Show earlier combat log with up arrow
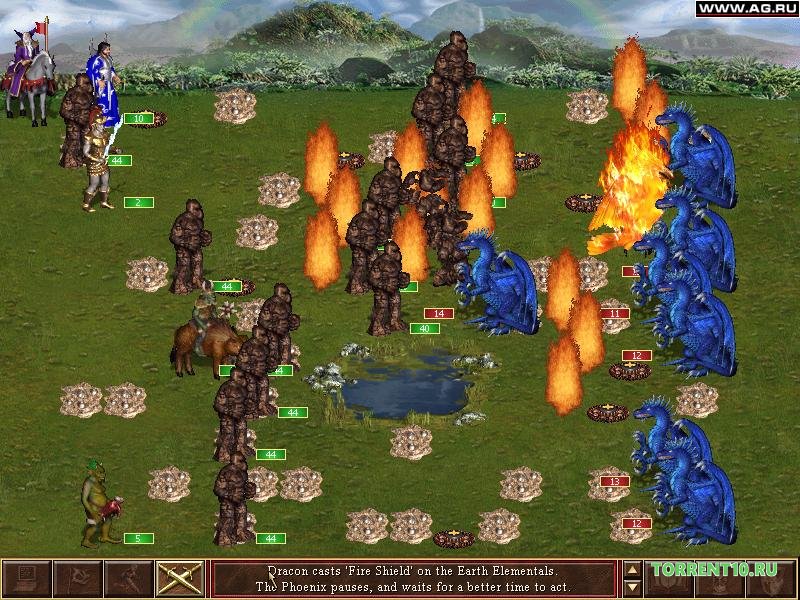 [x=632, y=571]
